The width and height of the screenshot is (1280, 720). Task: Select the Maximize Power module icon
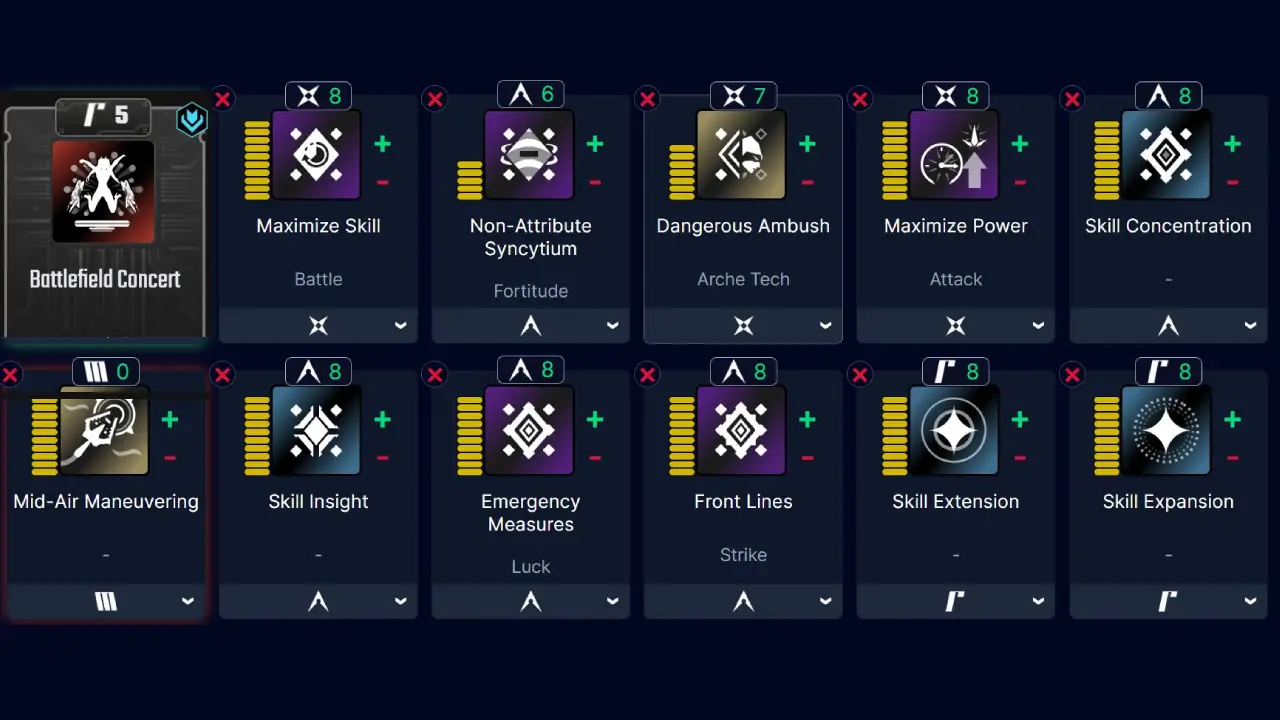click(955, 155)
